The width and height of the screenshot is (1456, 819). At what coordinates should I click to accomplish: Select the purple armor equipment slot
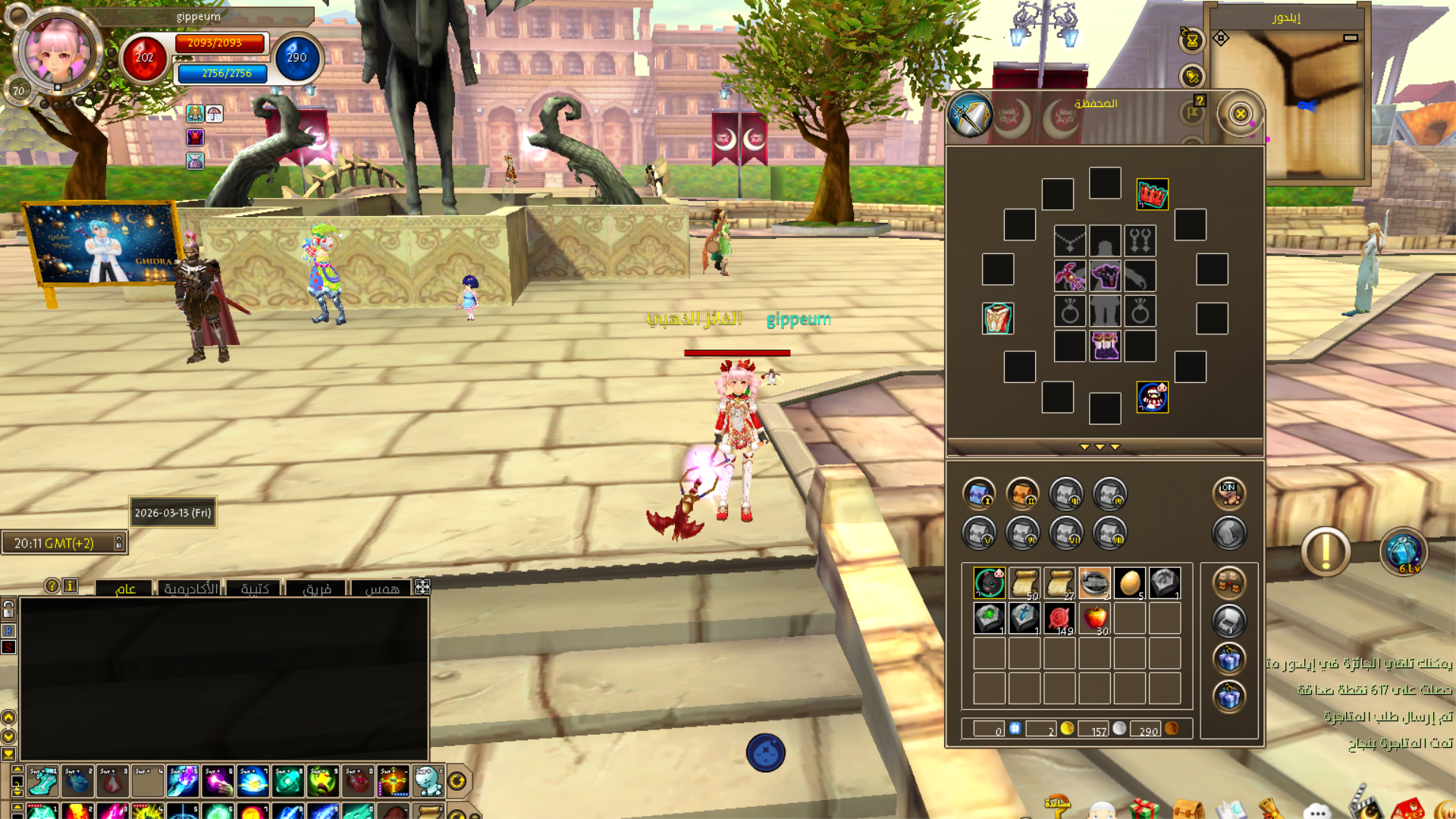click(x=1105, y=276)
